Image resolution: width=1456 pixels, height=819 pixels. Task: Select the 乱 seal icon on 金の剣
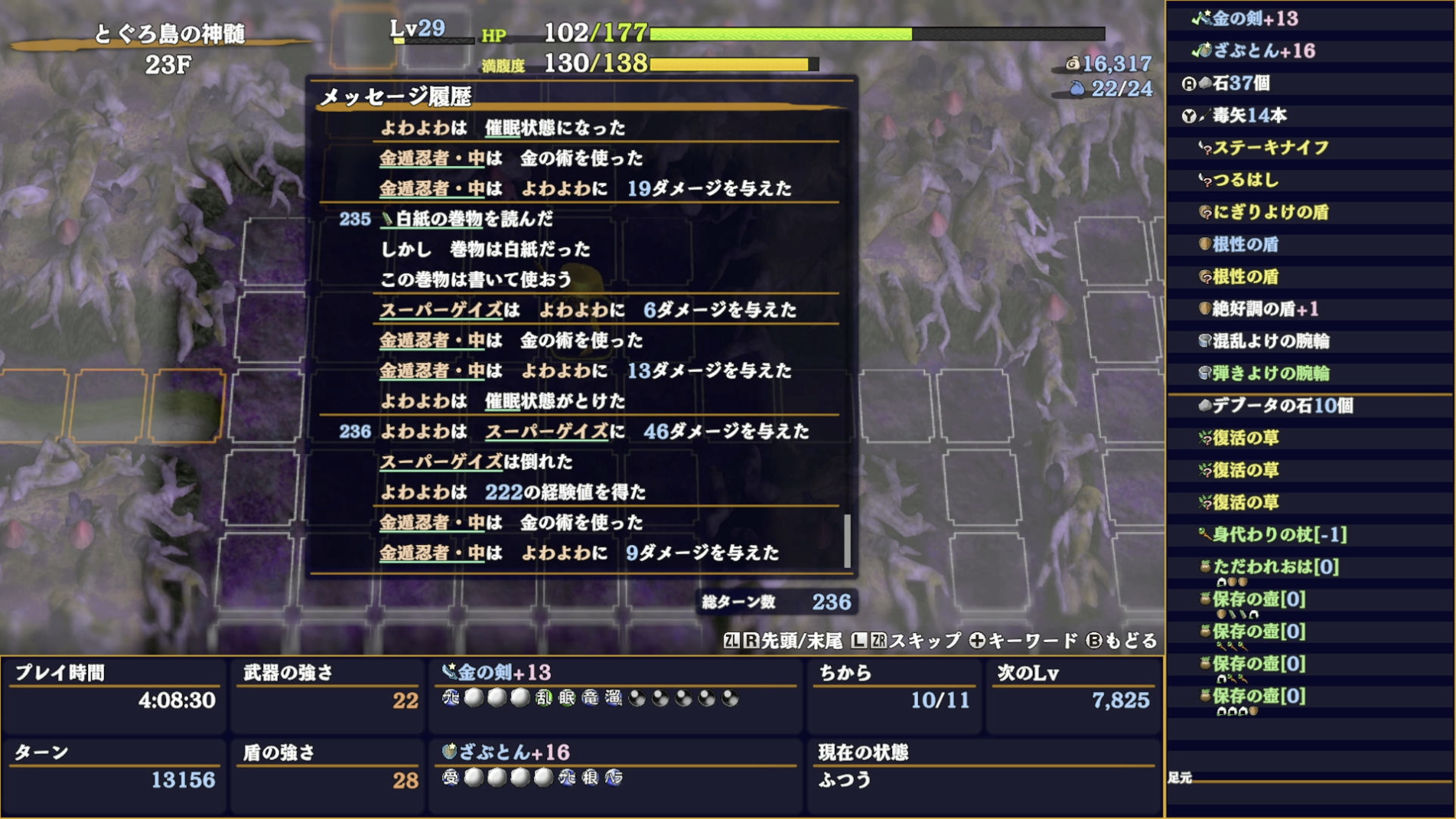[542, 698]
